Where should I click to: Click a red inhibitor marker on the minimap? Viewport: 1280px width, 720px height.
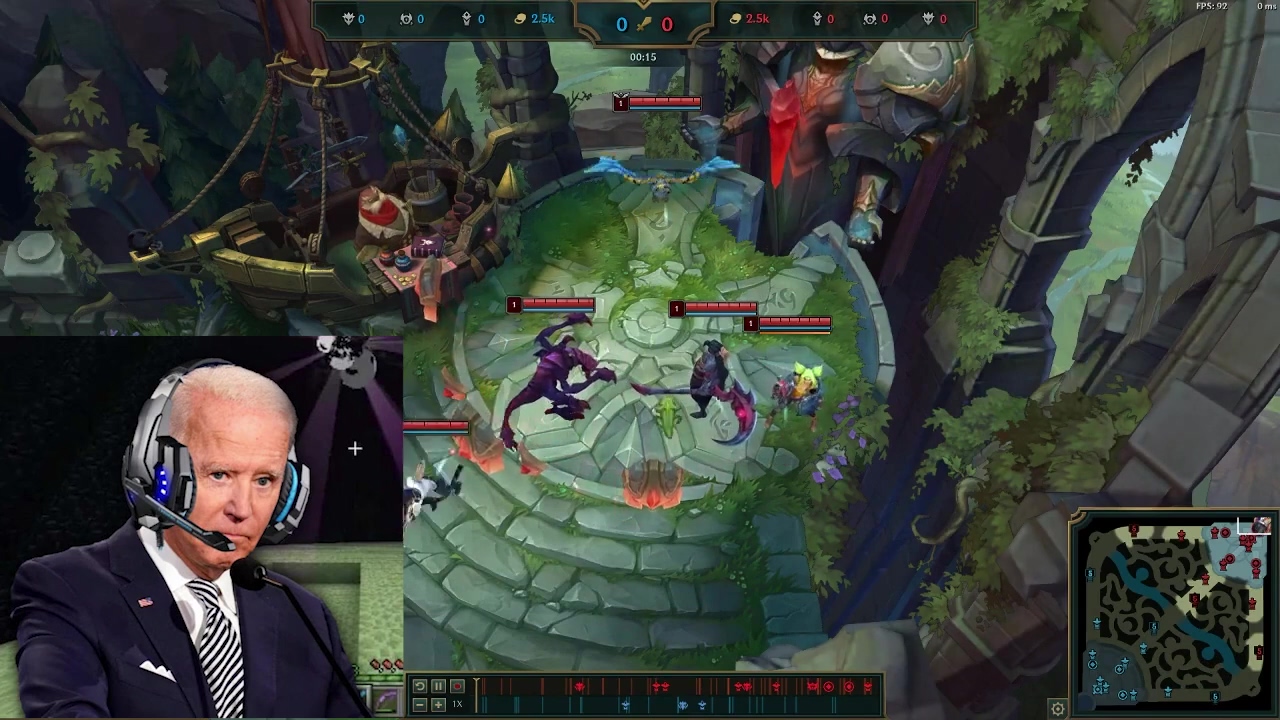click(1224, 532)
